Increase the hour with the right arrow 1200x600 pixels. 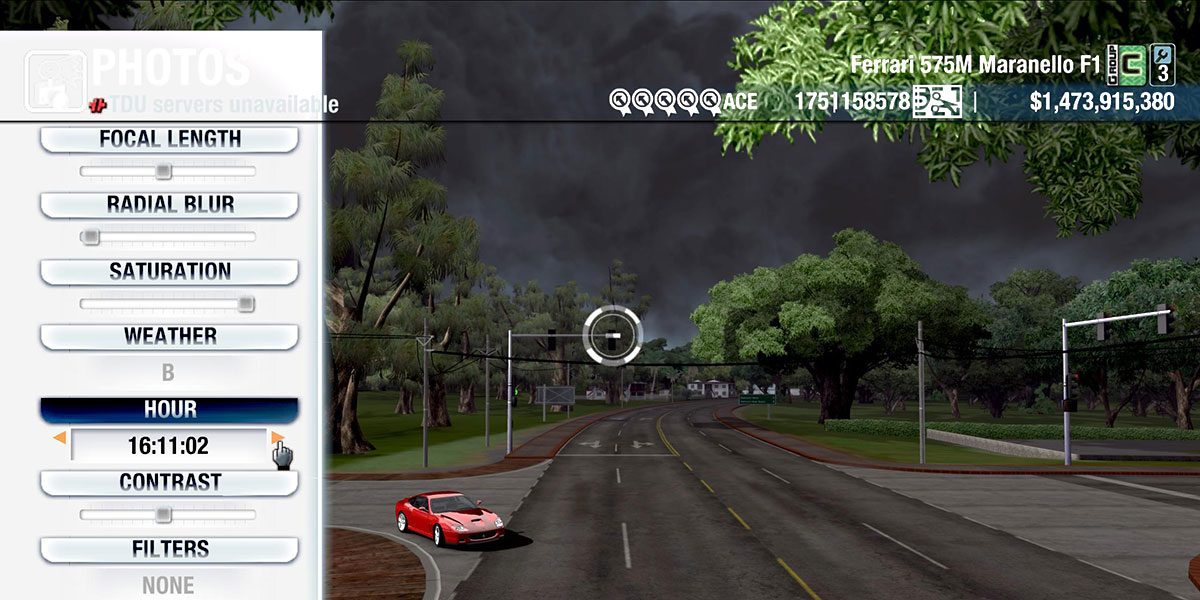pyautogui.click(x=277, y=438)
